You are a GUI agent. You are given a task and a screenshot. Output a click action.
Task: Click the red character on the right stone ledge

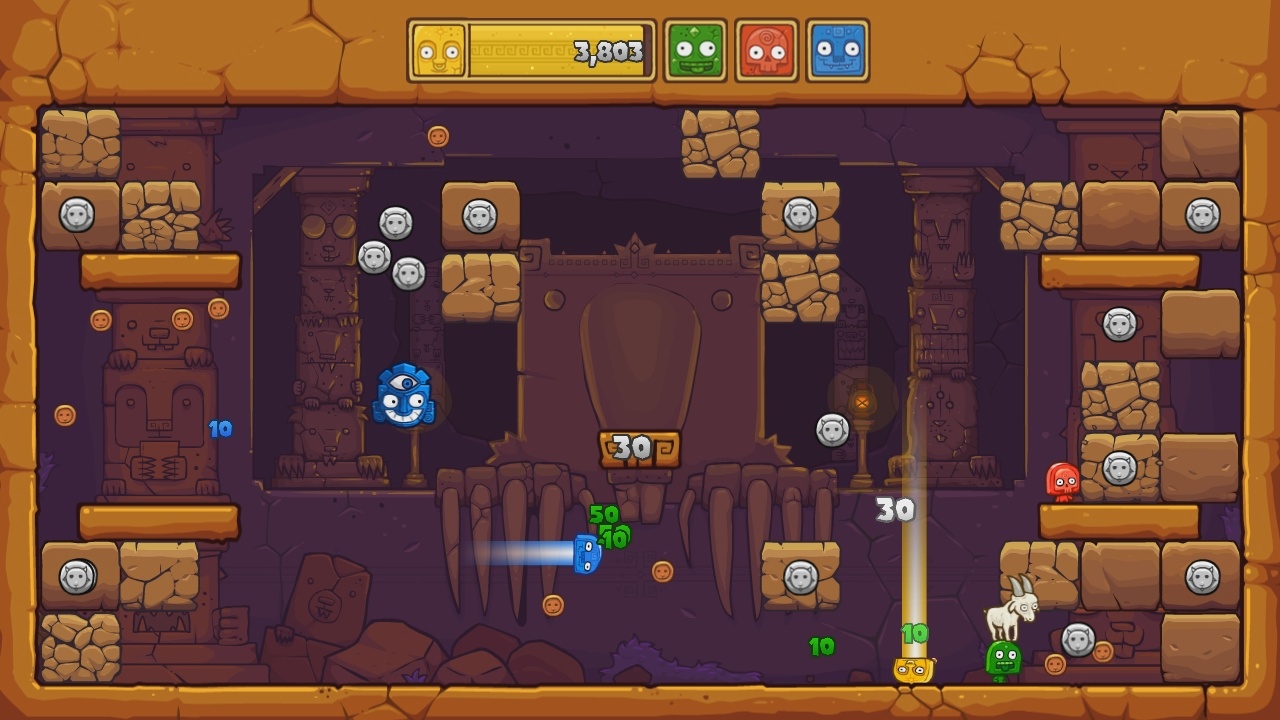click(1063, 481)
